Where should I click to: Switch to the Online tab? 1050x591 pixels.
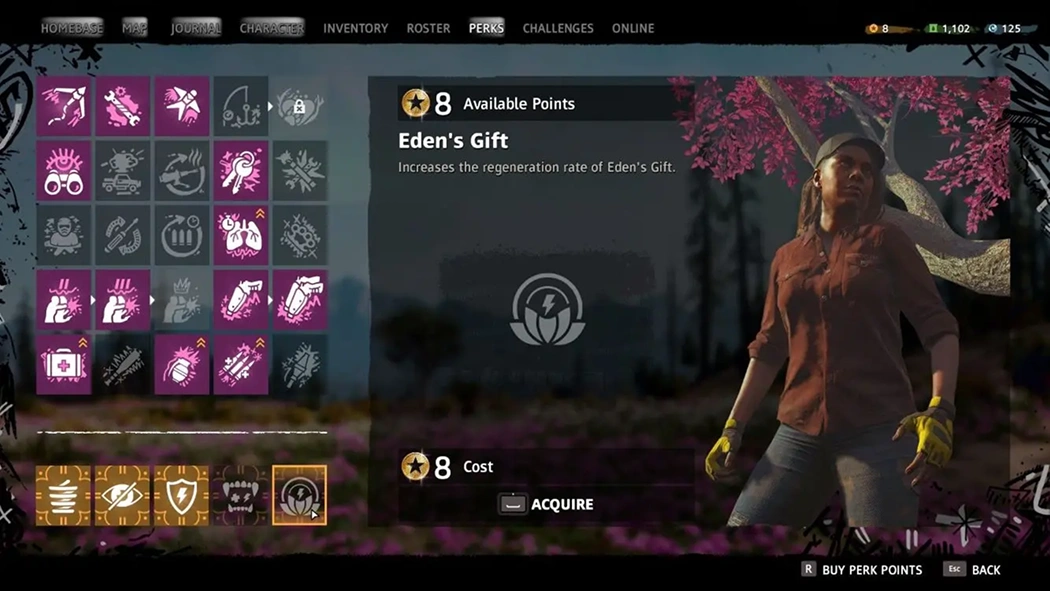(x=633, y=28)
